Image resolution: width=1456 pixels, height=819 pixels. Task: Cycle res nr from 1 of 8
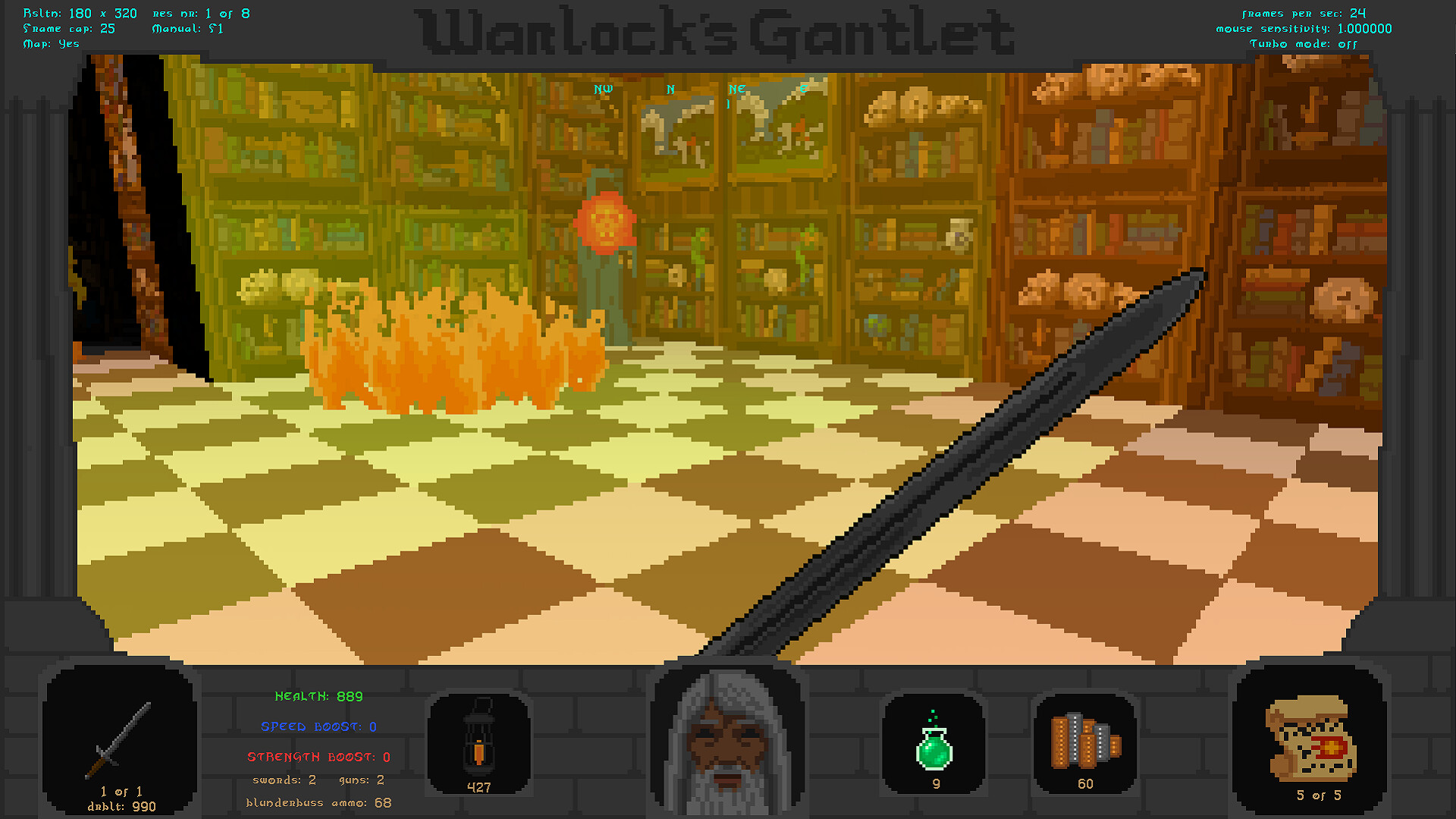(x=199, y=13)
